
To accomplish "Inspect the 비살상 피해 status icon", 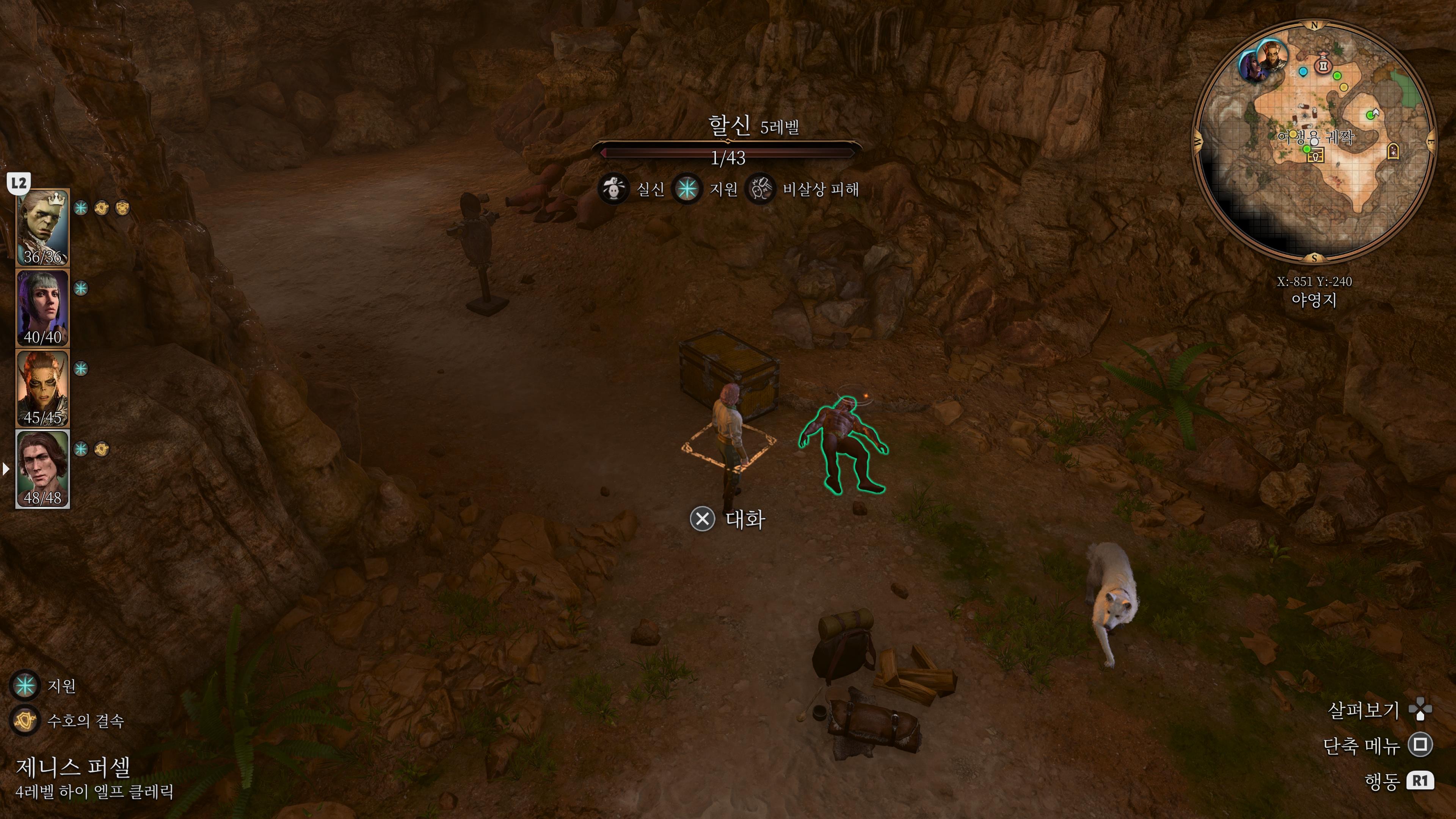I will tap(760, 189).
